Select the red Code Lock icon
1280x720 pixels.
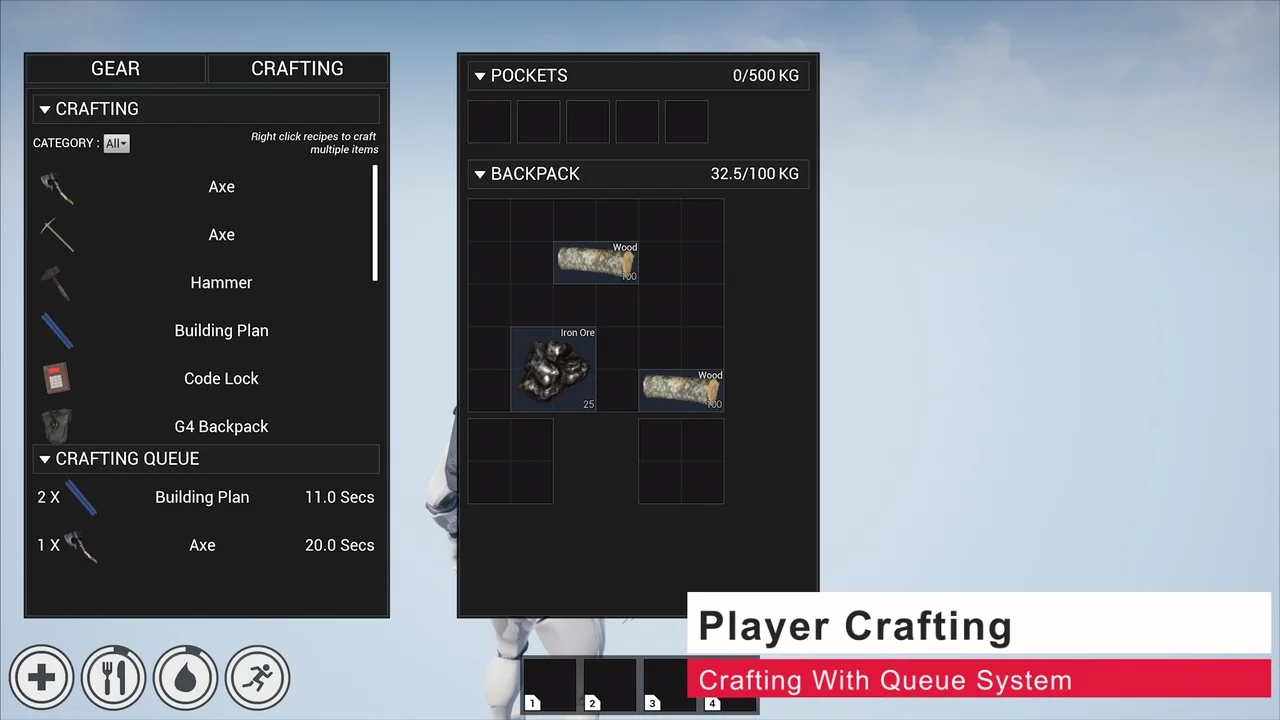point(56,378)
